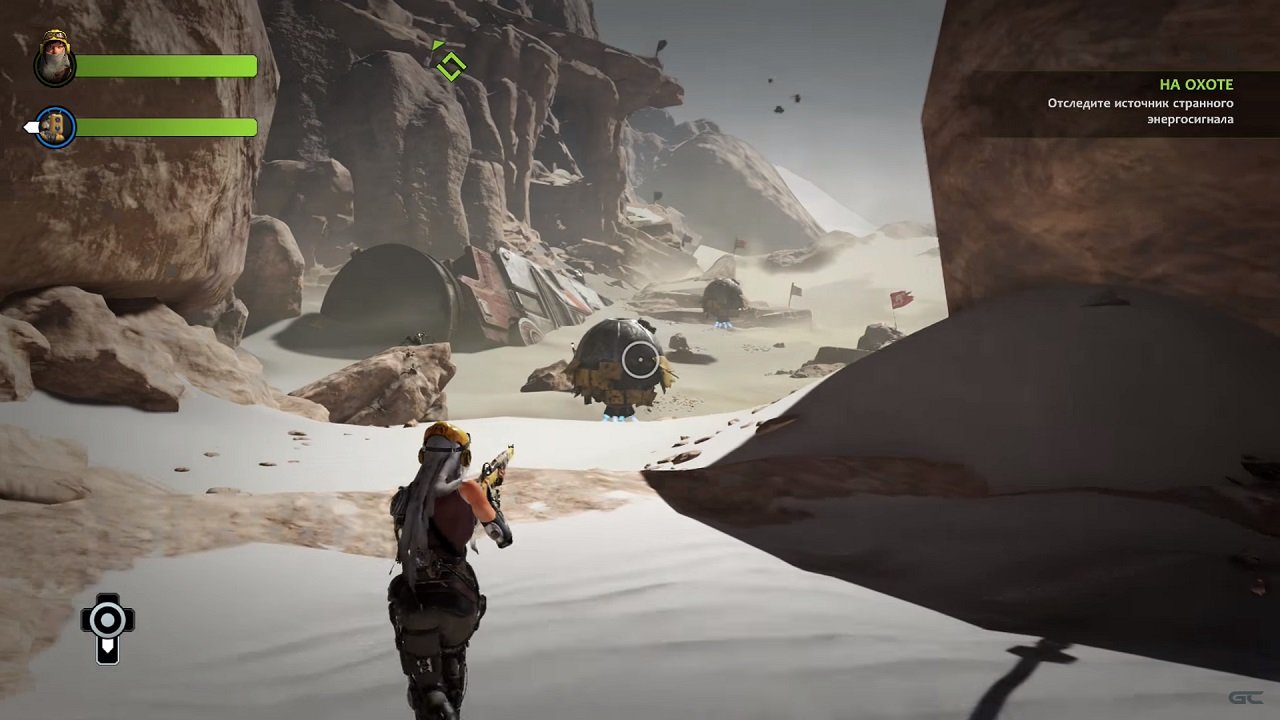1280x720 pixels.
Task: Select the blue corebot companion portrait
Action: [56, 127]
